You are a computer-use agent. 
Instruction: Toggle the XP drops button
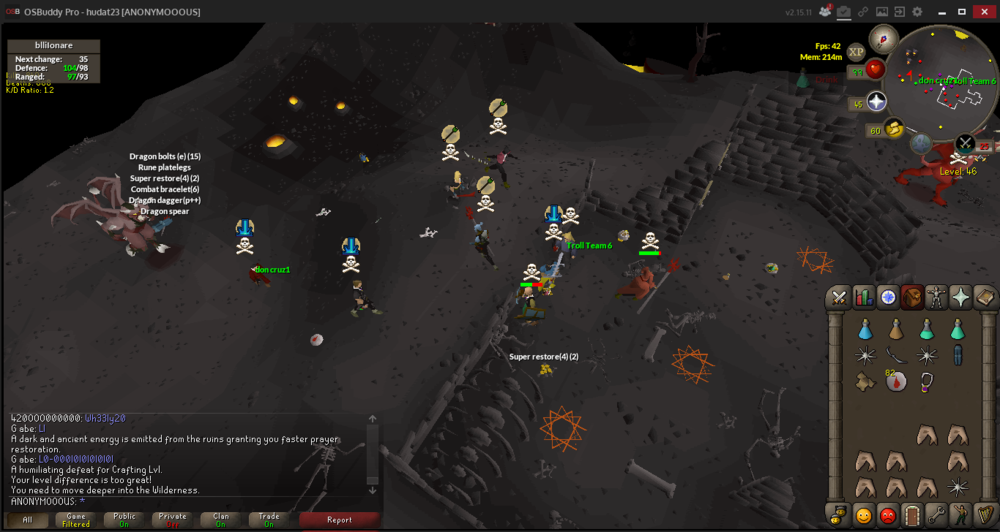click(856, 52)
